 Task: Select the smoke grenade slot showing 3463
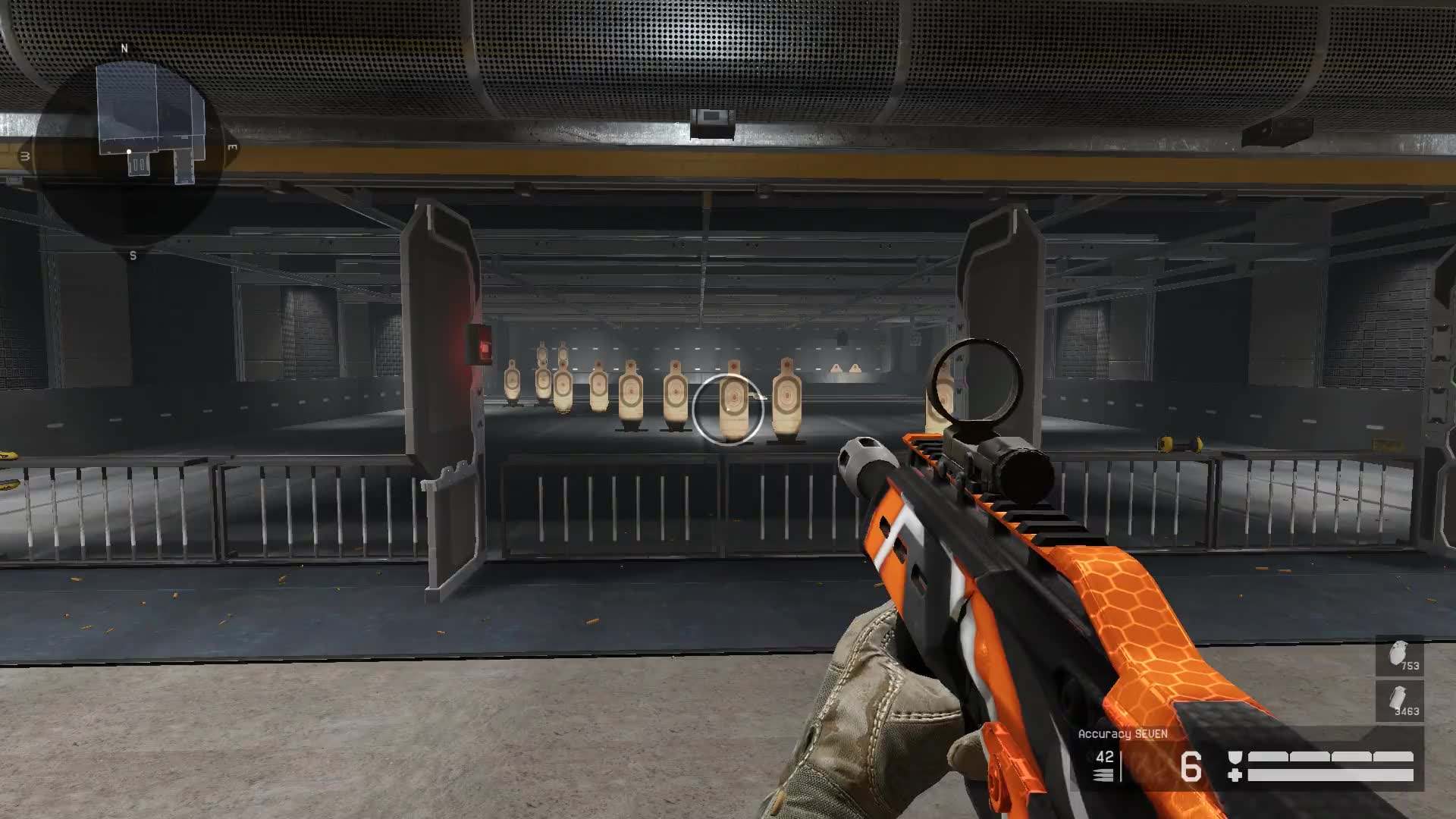pyautogui.click(x=1399, y=701)
